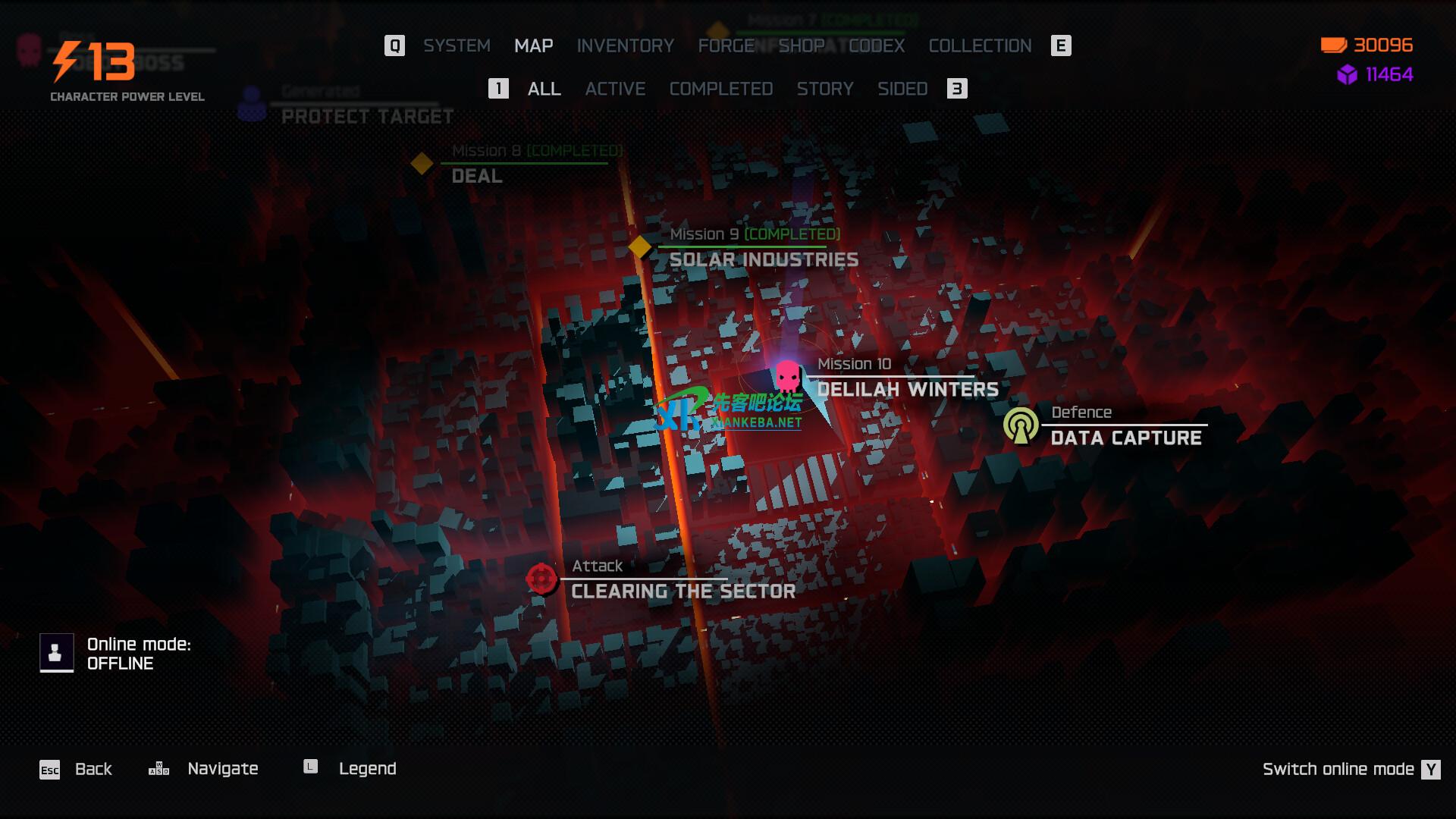Screen dimensions: 1456x819
Task: Toggle the Online mode offline indicator
Action: 57,653
